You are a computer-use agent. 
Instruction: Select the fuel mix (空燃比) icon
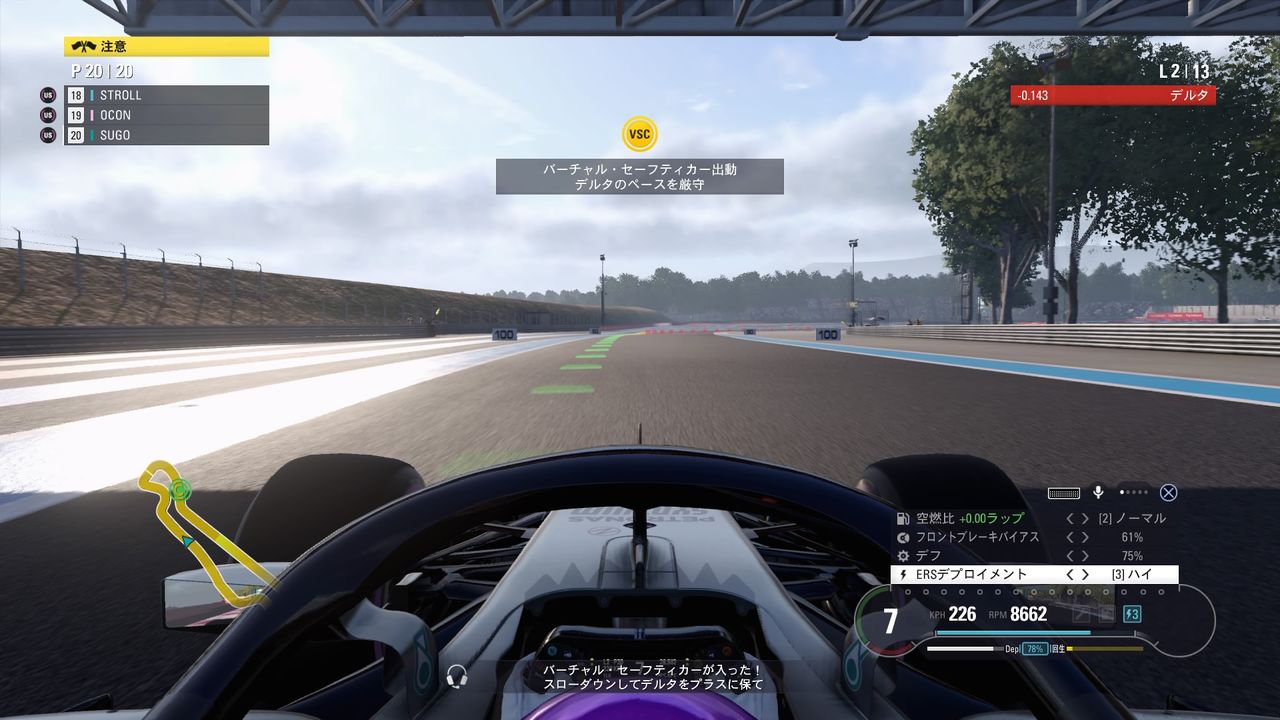click(903, 518)
